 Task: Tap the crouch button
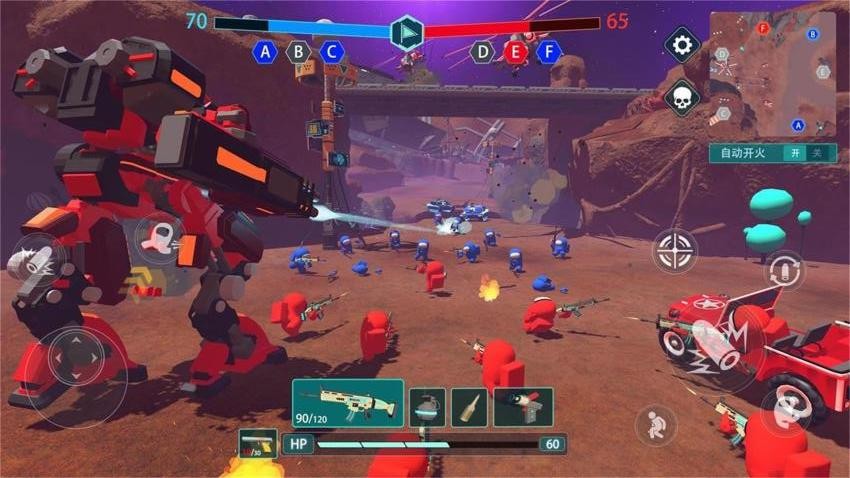point(655,424)
